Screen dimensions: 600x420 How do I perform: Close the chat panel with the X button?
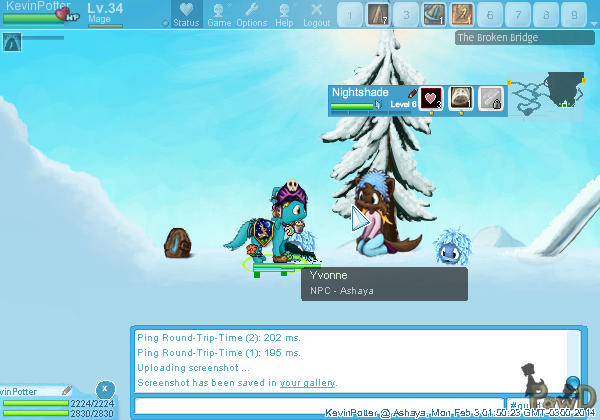pos(106,388)
